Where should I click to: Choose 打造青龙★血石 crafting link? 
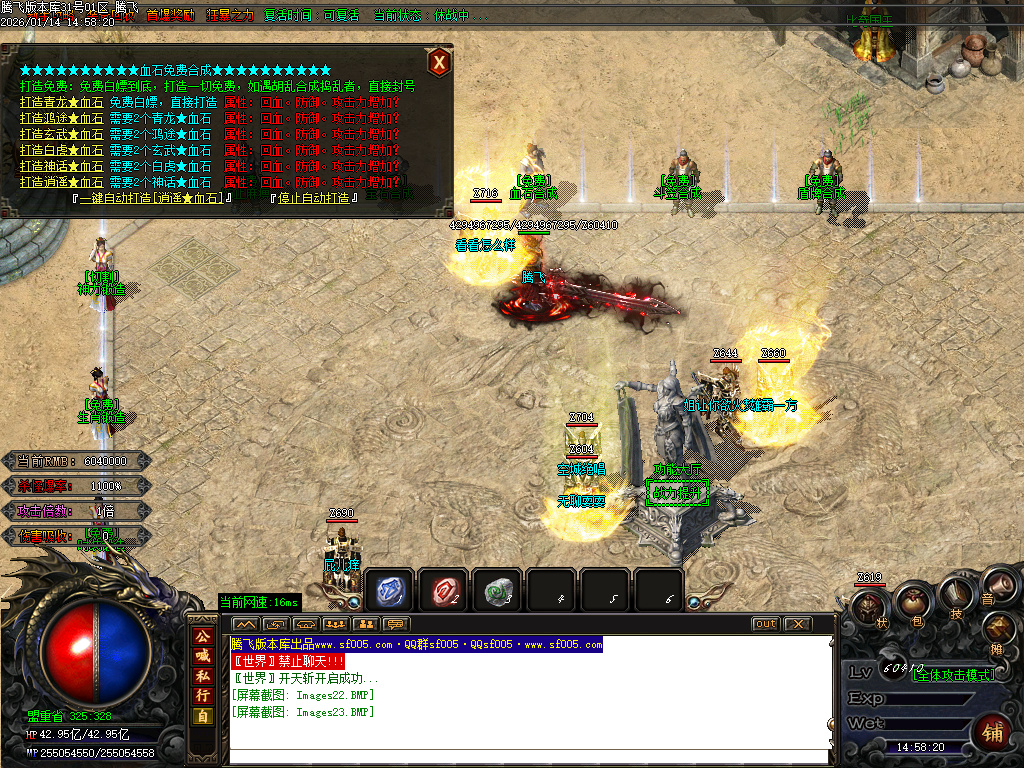(61, 102)
